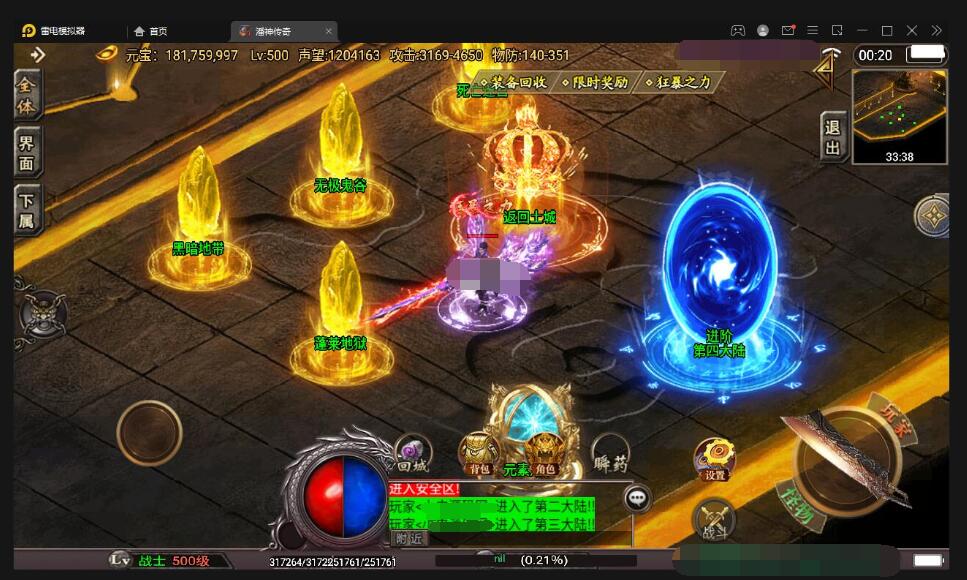Choose the 界面 interface button
The image size is (967, 580).
(x=27, y=153)
